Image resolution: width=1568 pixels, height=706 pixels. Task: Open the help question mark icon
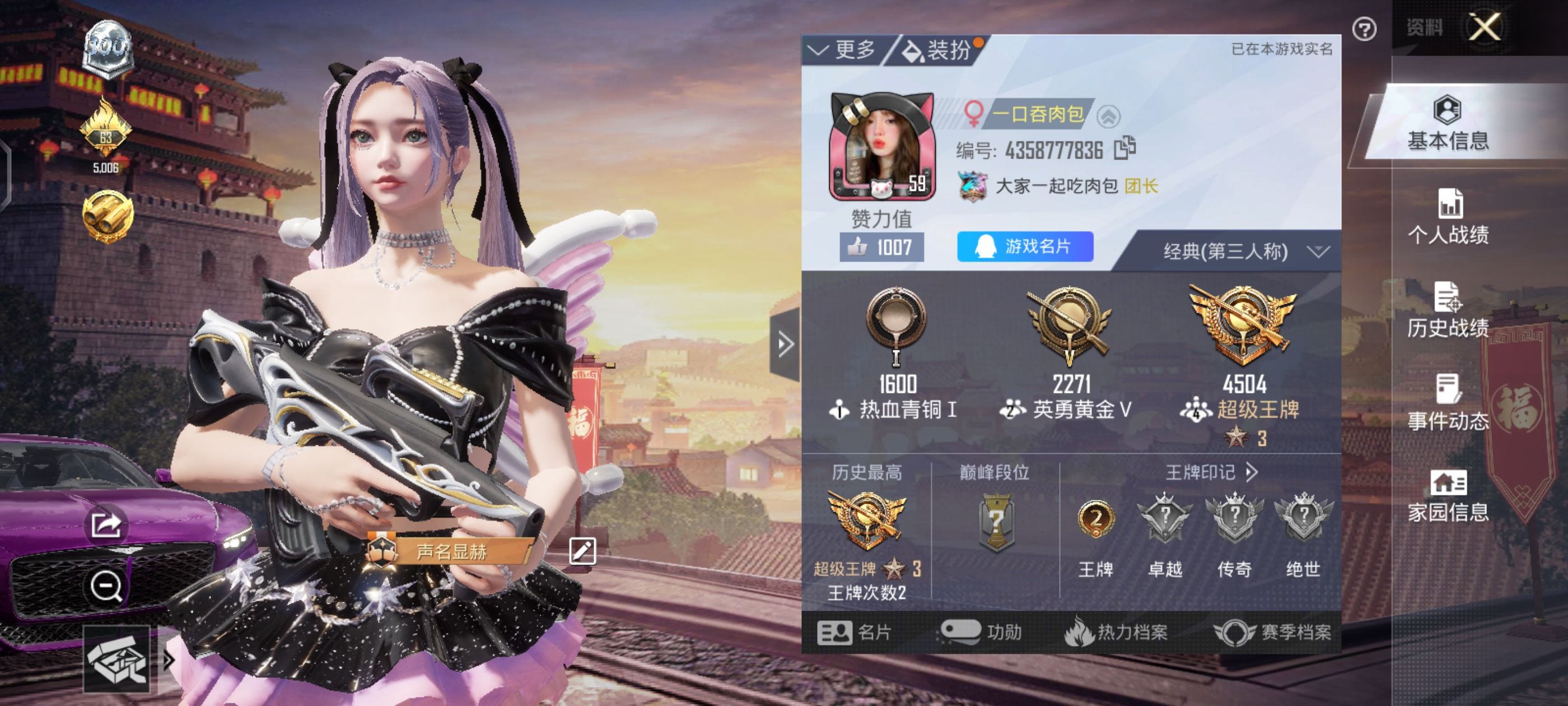(1364, 29)
